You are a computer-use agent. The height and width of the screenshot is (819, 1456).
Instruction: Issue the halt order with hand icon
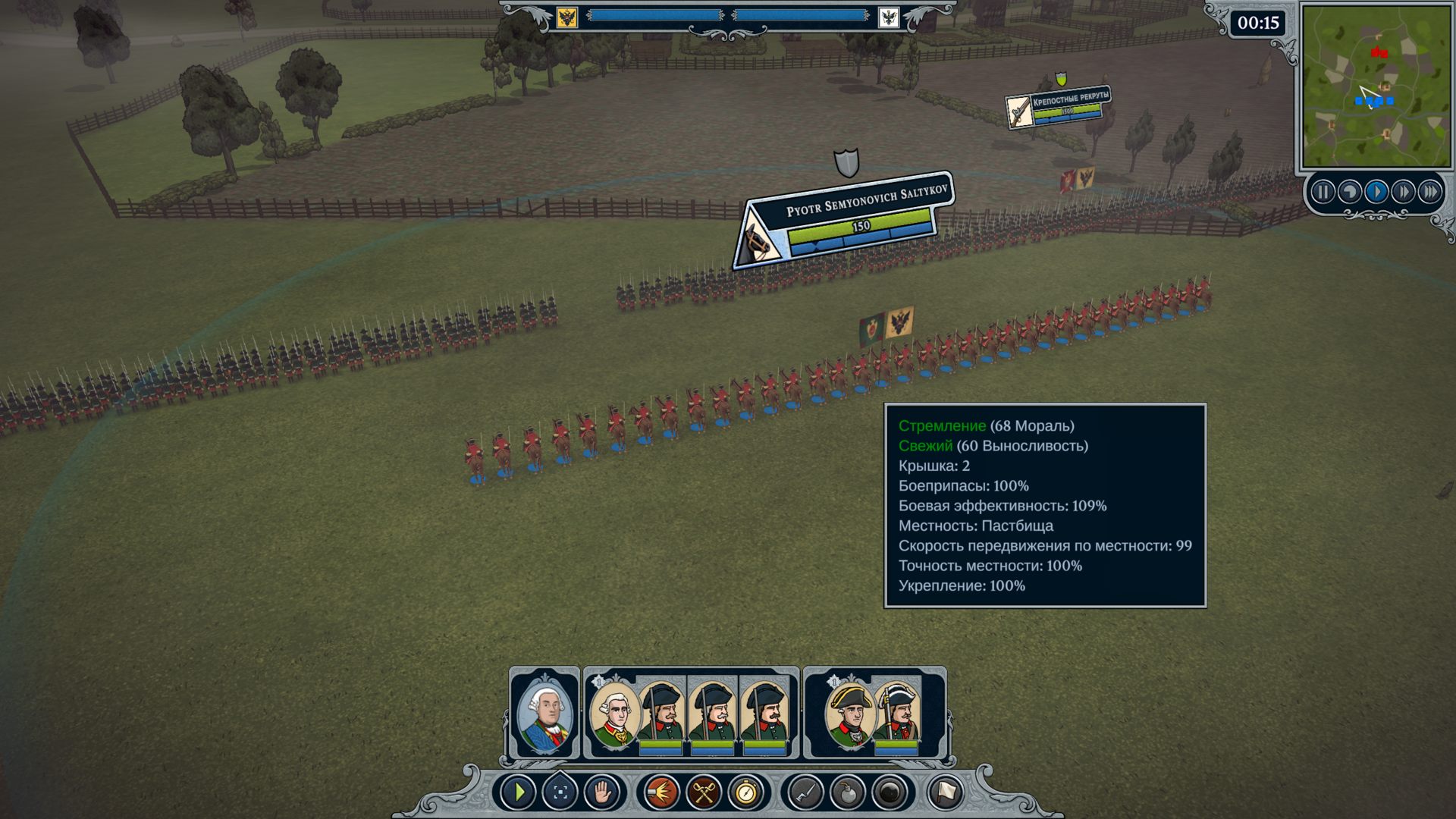(x=602, y=793)
